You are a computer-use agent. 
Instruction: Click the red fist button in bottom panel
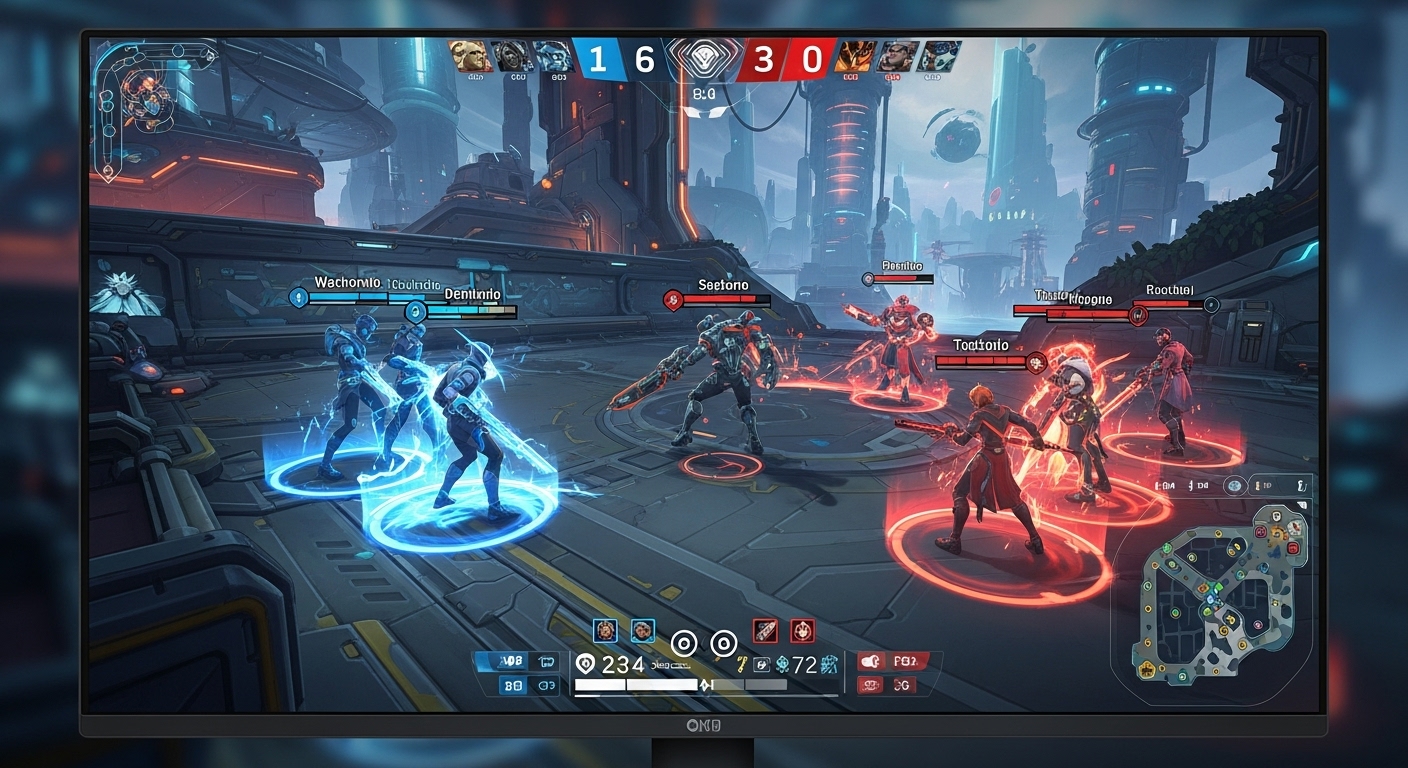click(870, 661)
